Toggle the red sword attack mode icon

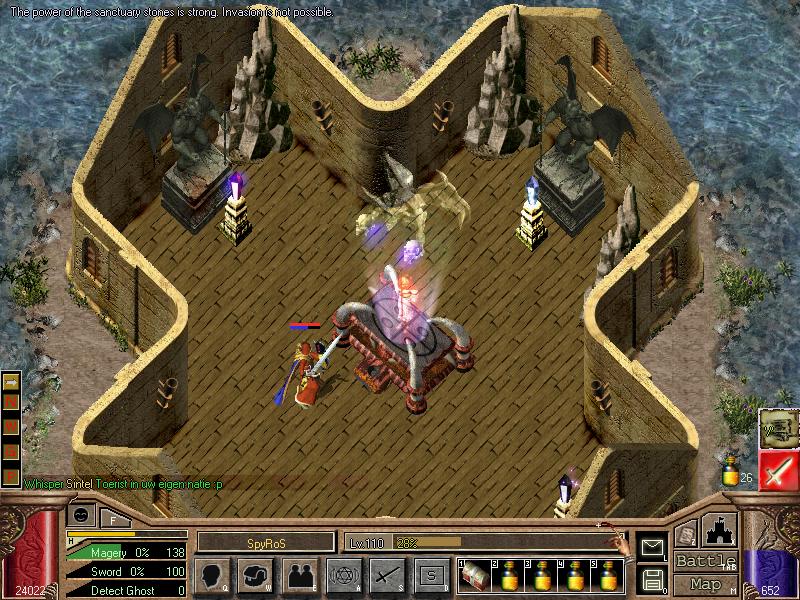coord(777,470)
